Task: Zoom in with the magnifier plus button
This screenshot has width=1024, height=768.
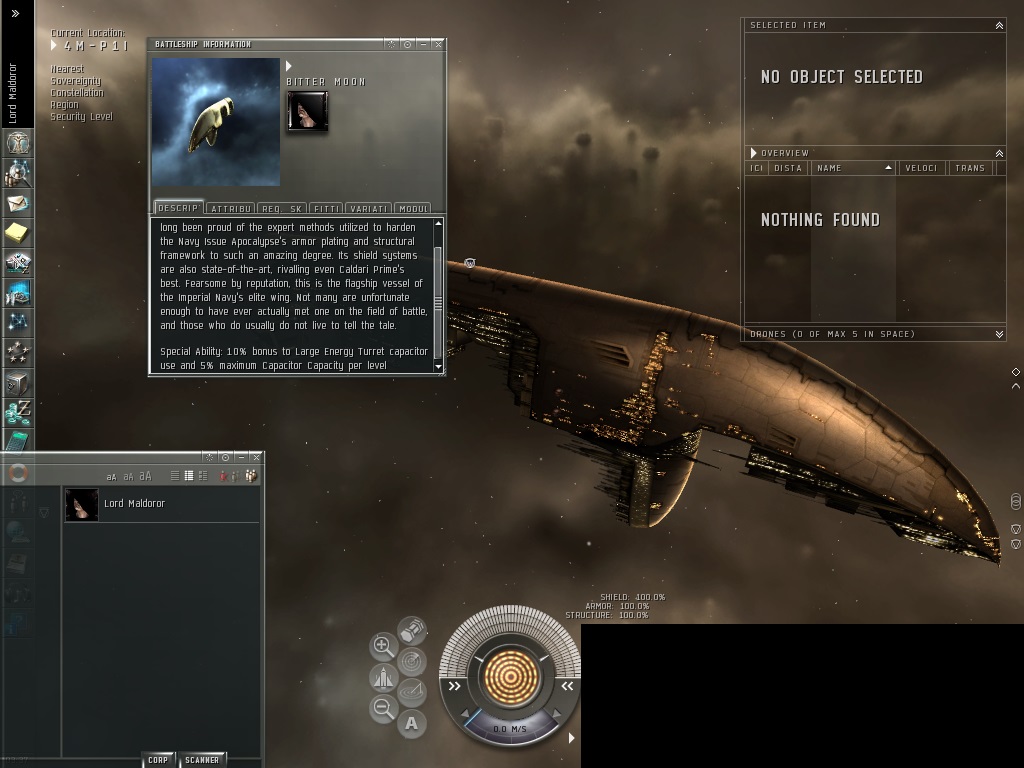Action: pyautogui.click(x=383, y=646)
